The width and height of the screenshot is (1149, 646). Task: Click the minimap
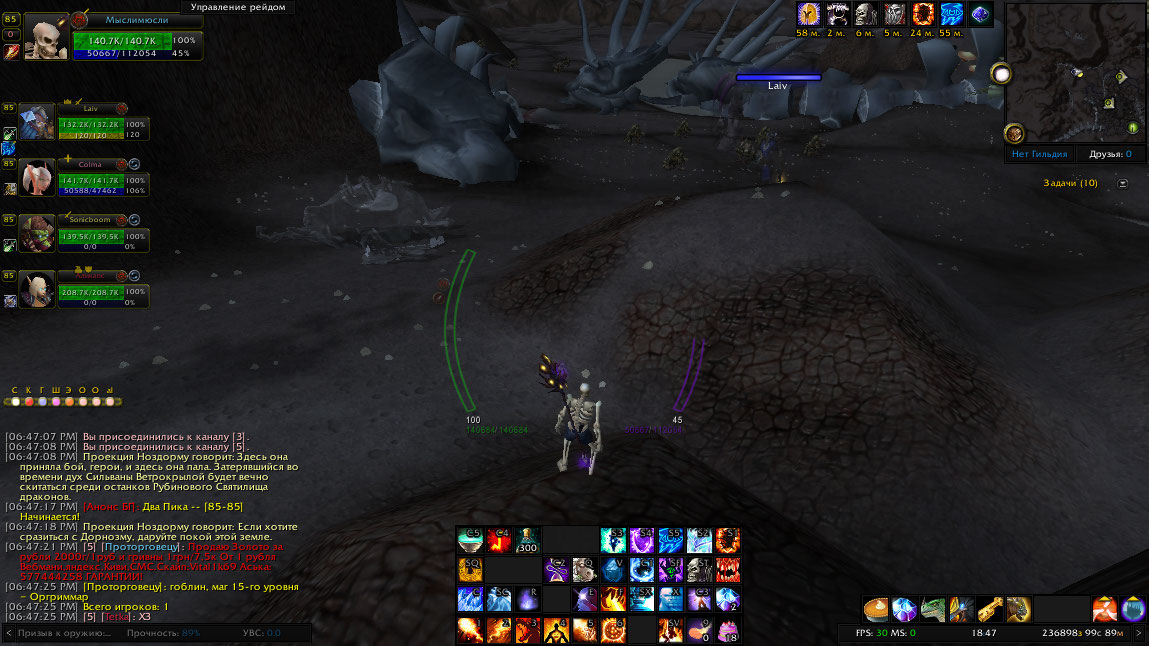1075,73
